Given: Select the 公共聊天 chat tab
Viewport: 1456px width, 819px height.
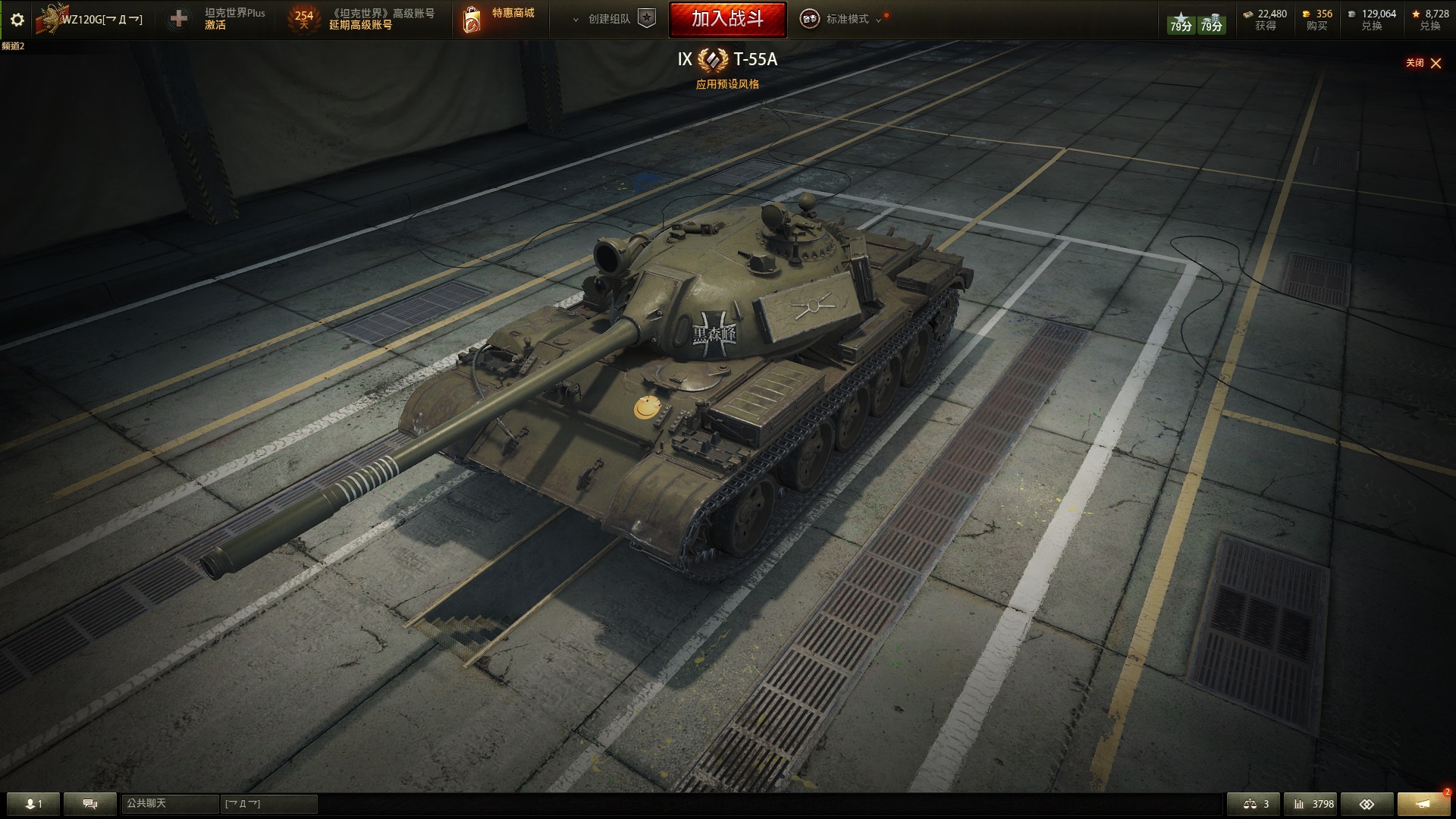Looking at the screenshot, I should [169, 804].
